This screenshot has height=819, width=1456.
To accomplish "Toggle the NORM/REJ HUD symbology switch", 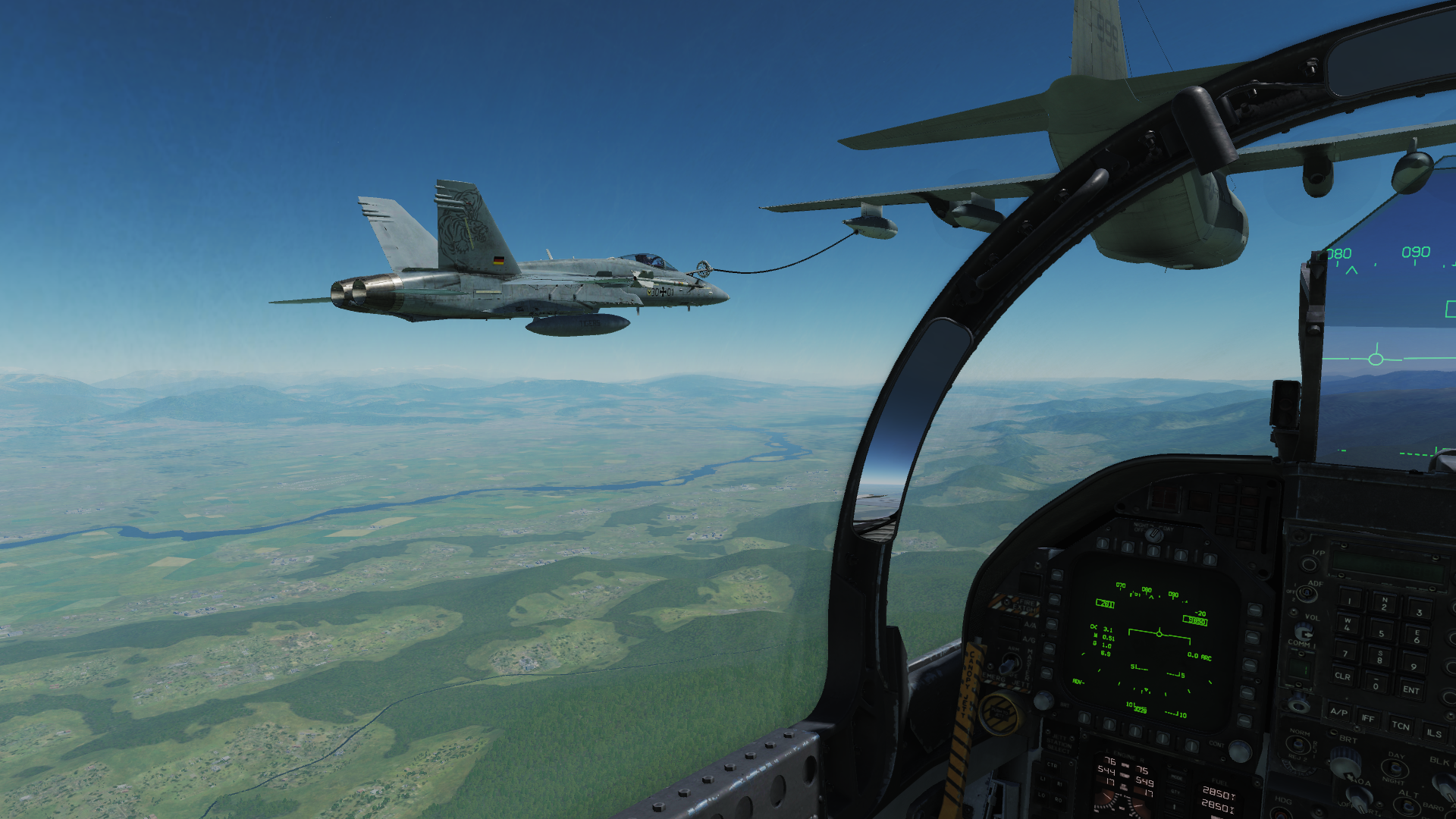I will coord(1298,746).
